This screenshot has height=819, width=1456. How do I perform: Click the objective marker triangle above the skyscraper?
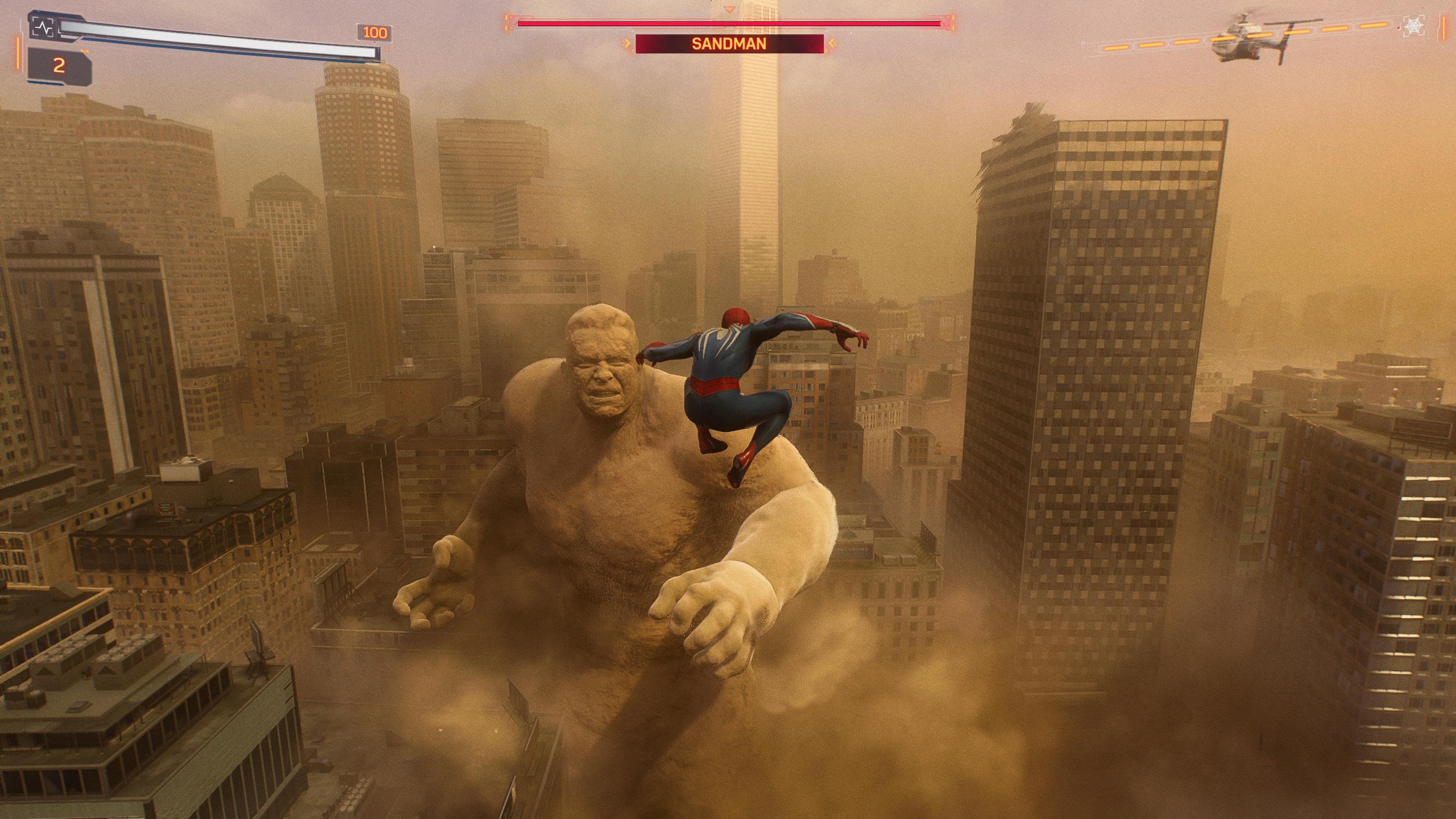click(x=729, y=9)
